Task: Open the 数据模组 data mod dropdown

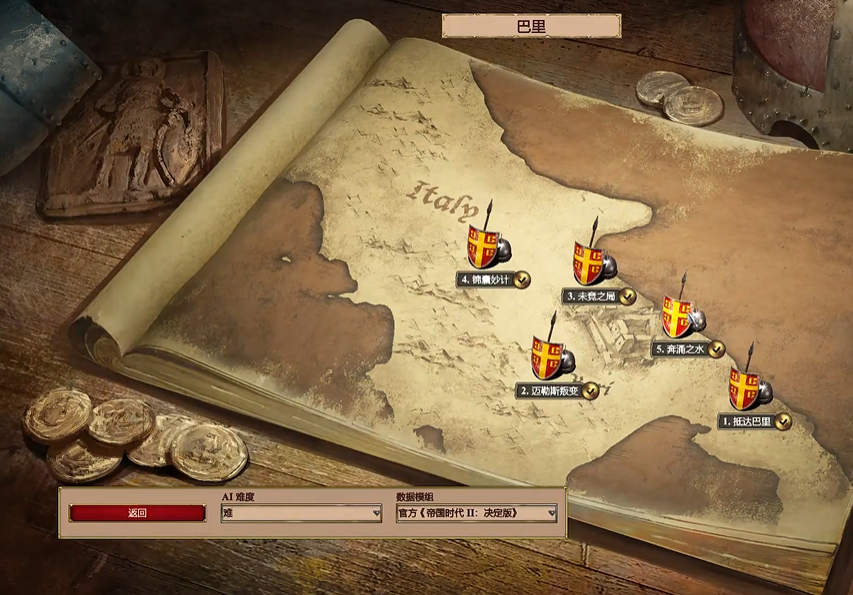Action: (476, 513)
